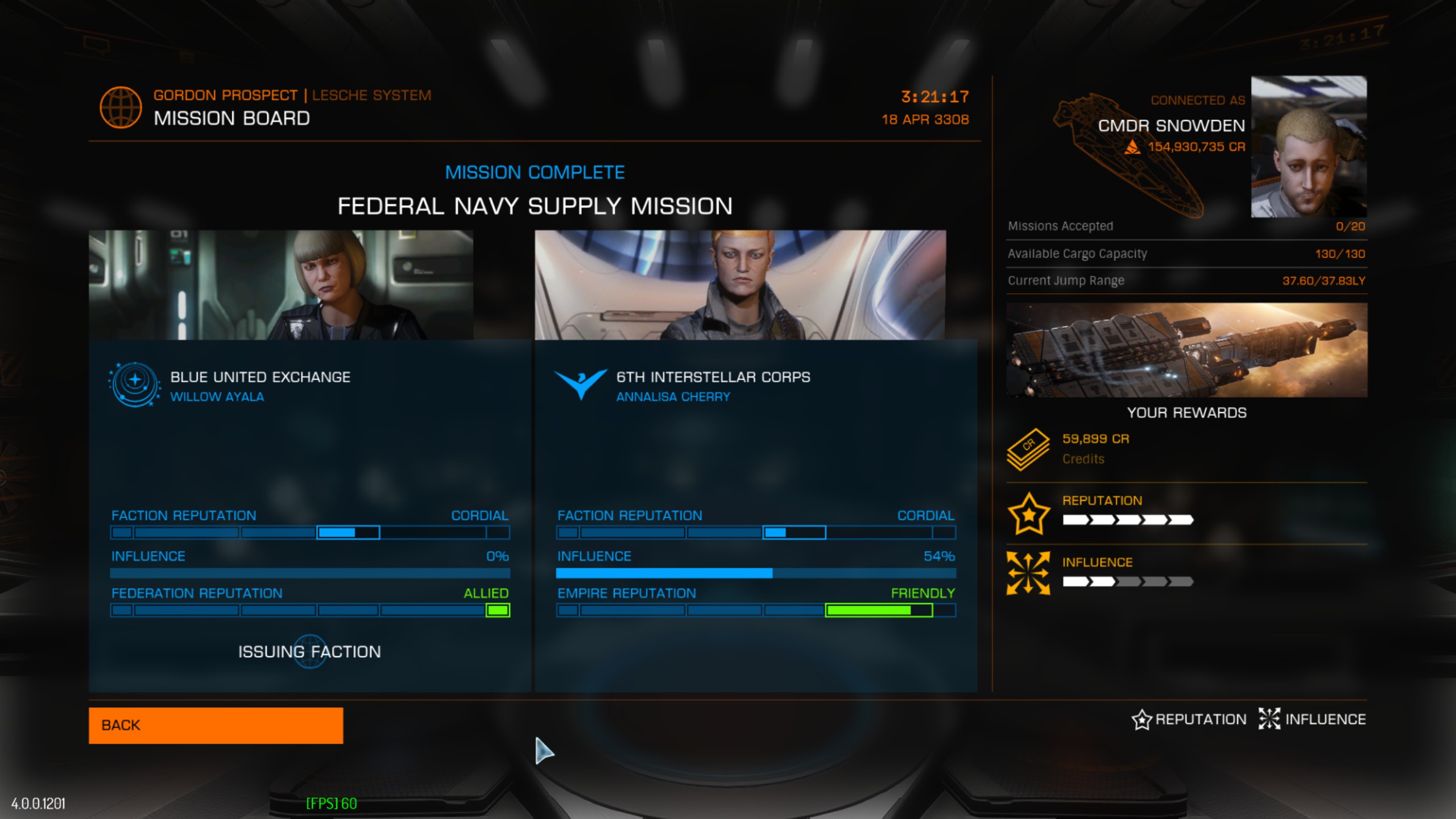Select the 59,899 CR credits reward

click(x=1095, y=439)
